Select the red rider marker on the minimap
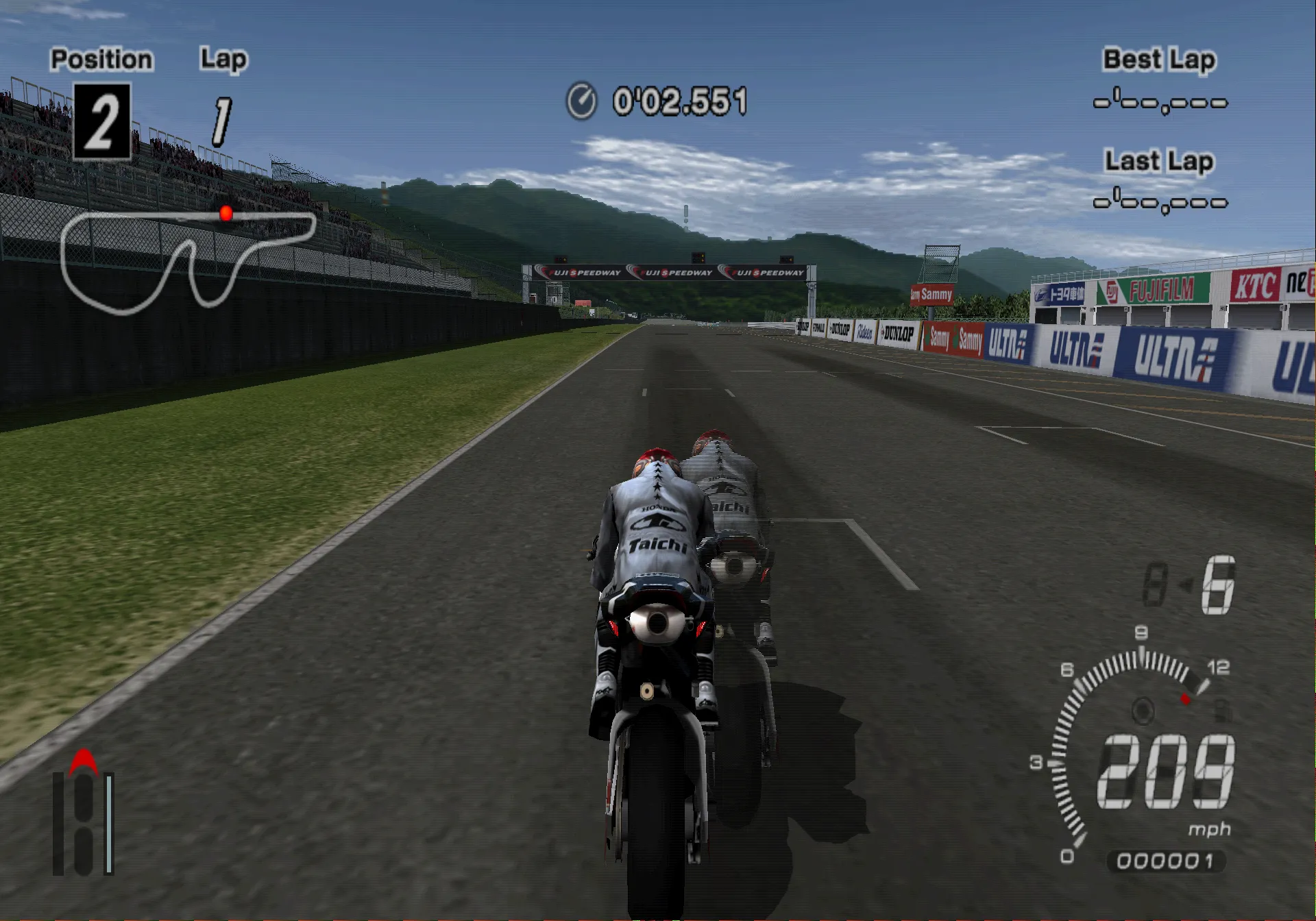Viewport: 1316px width, 921px height. tap(226, 214)
